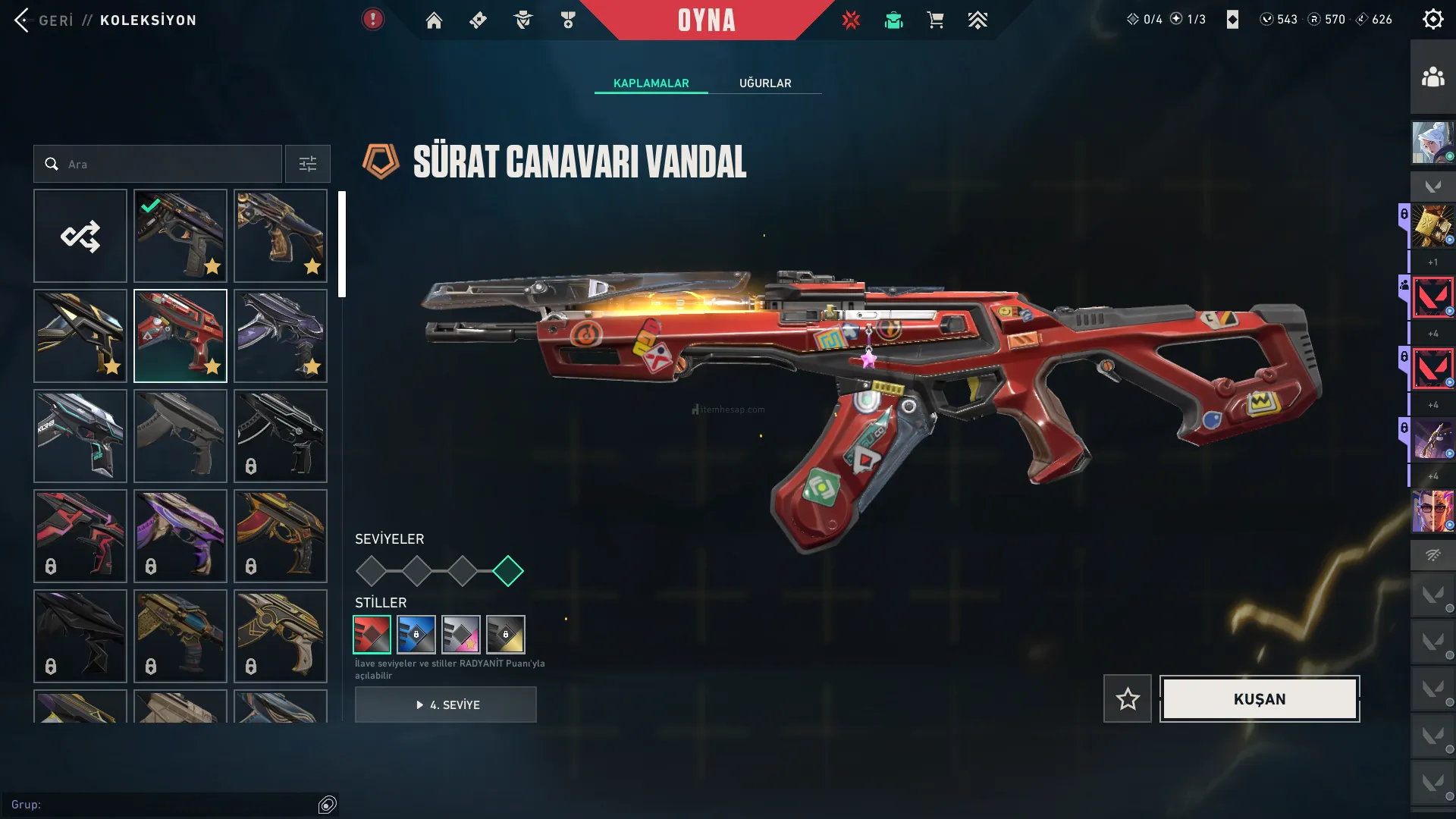The image size is (1456, 819).
Task: Select the random shuffle skin tile
Action: pyautogui.click(x=80, y=236)
